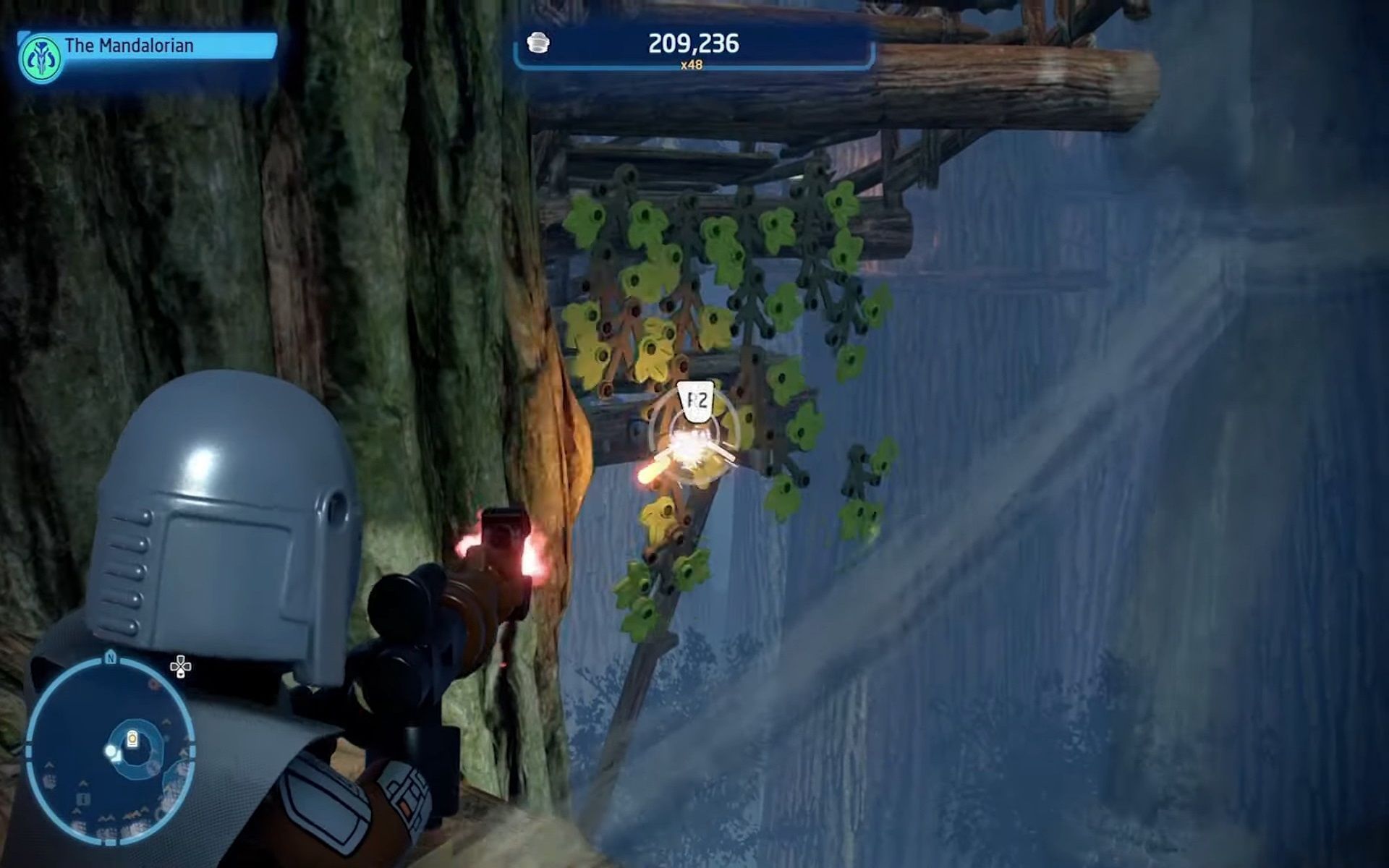Select the yellow player marker on the minimap
The width and height of the screenshot is (1389, 868).
pyautogui.click(x=132, y=738)
